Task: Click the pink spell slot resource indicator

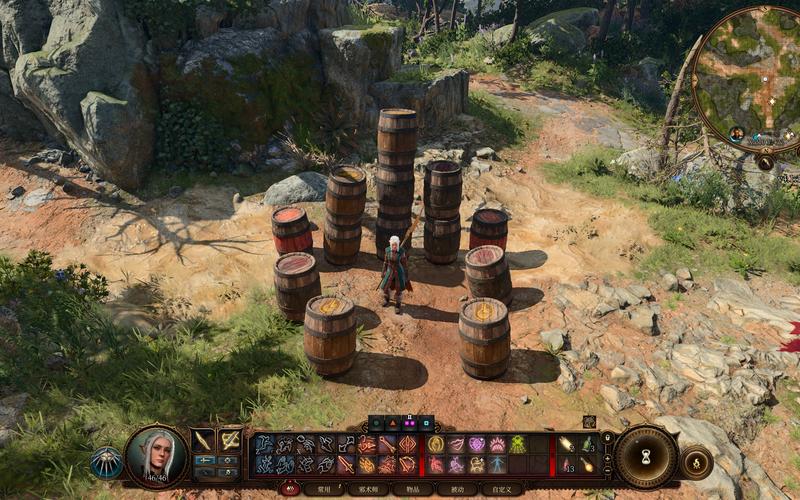Action: coord(408,423)
